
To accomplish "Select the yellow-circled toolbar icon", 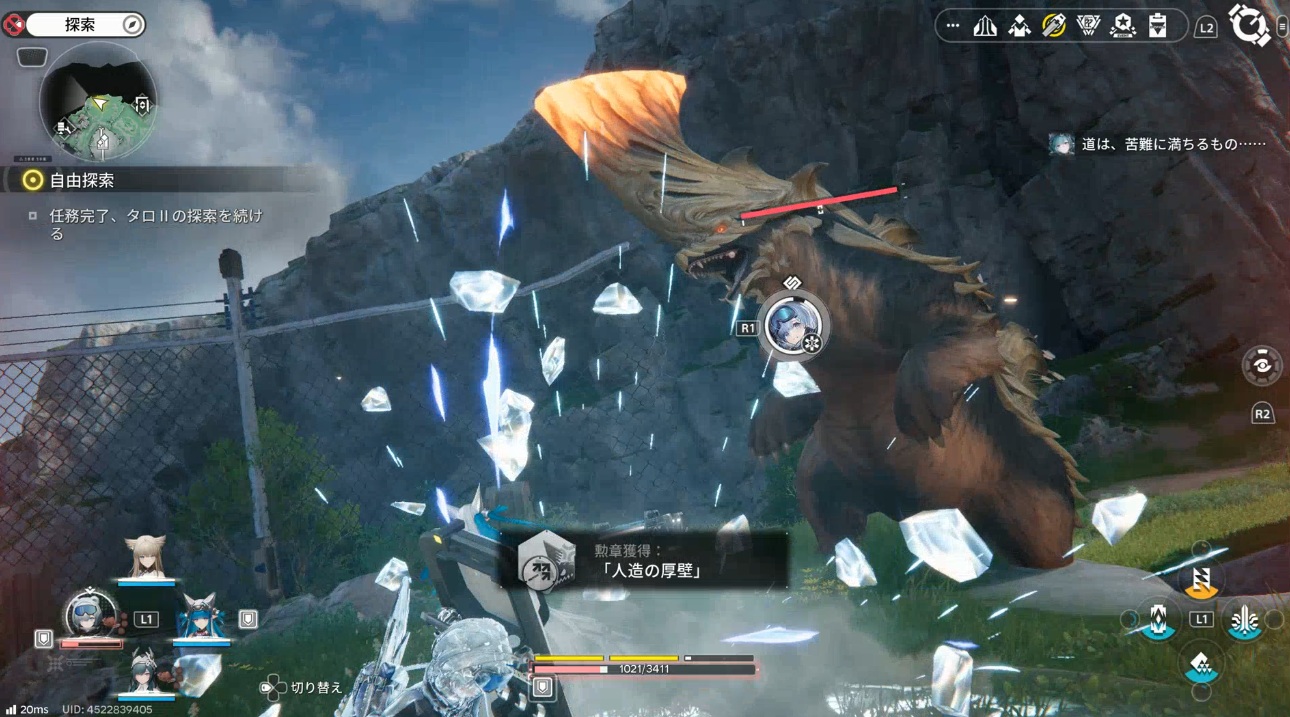I will pyautogui.click(x=1053, y=26).
